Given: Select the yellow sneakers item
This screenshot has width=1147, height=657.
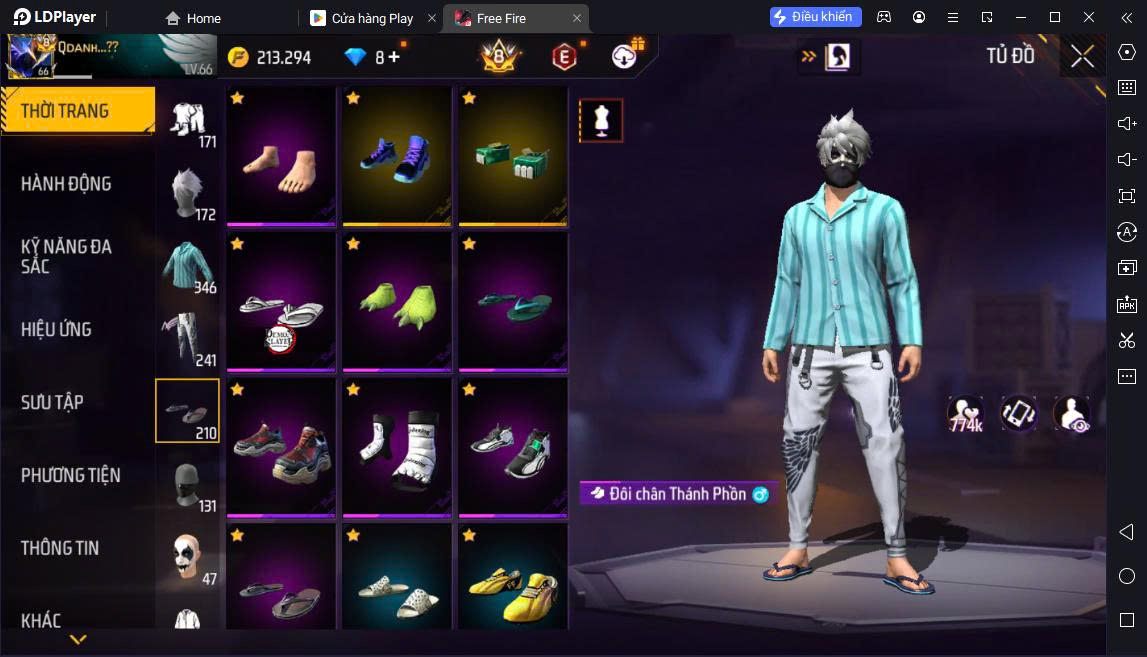Looking at the screenshot, I should coord(513,580).
